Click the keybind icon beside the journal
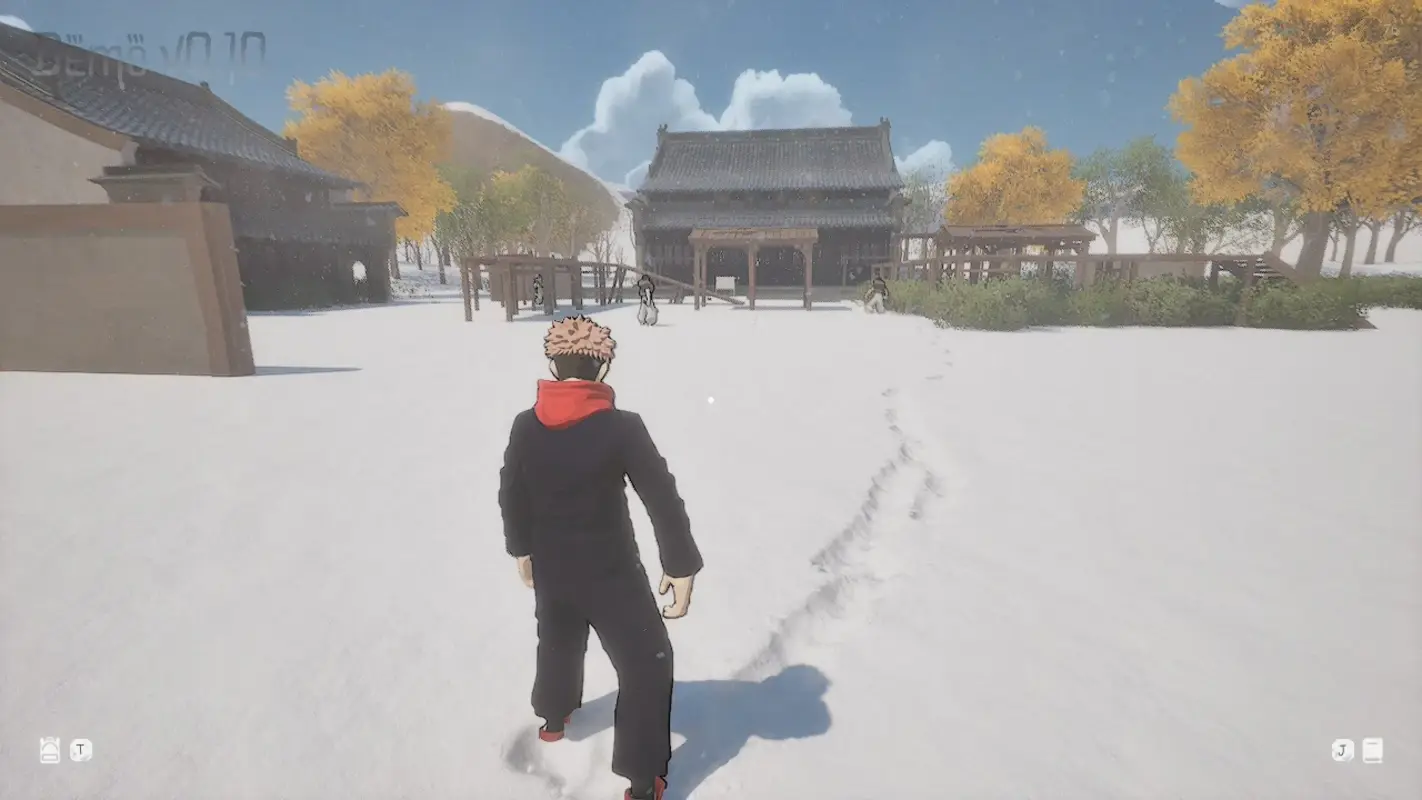 (x=1340, y=748)
